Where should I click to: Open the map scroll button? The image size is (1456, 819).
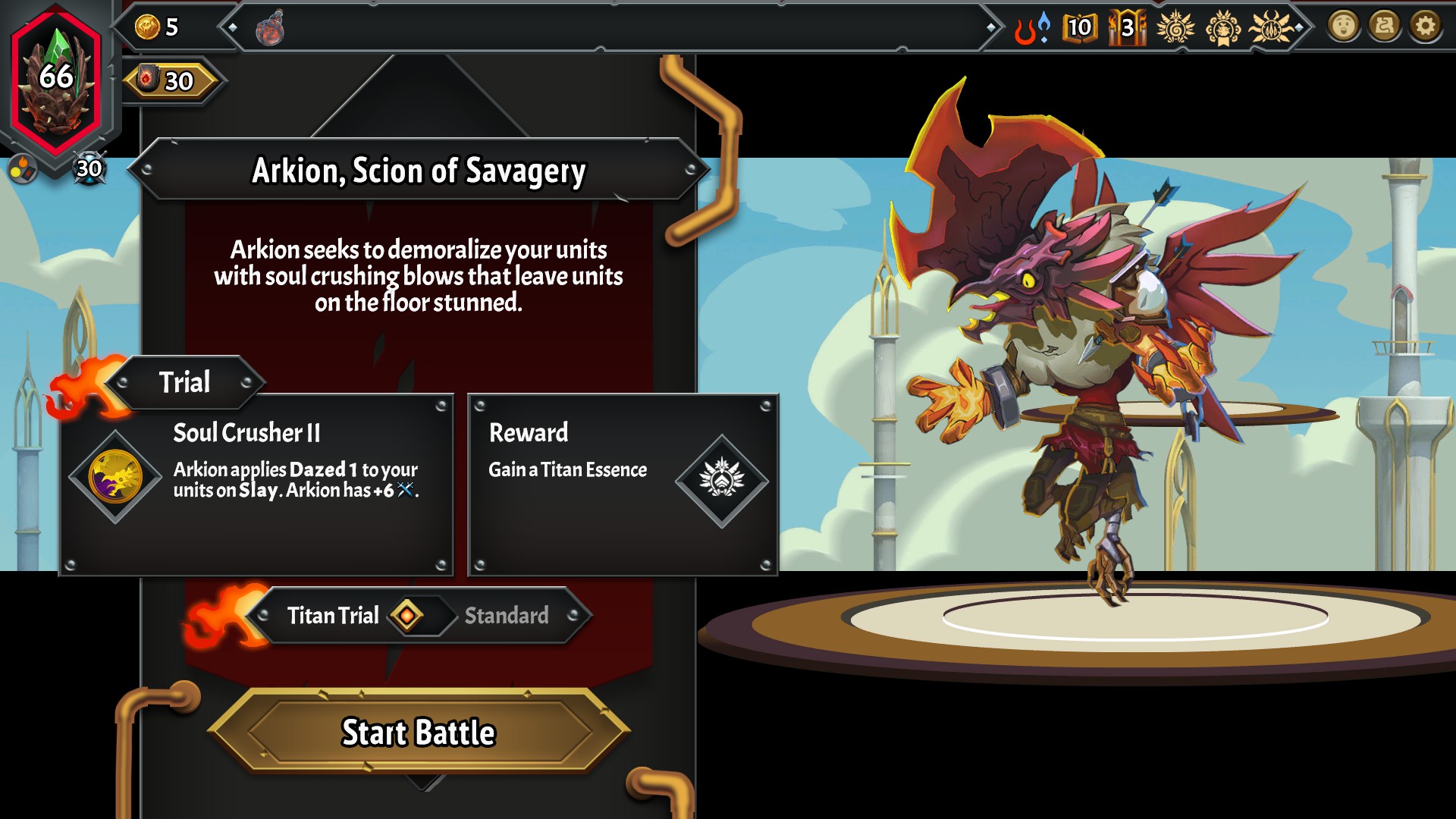[1384, 27]
